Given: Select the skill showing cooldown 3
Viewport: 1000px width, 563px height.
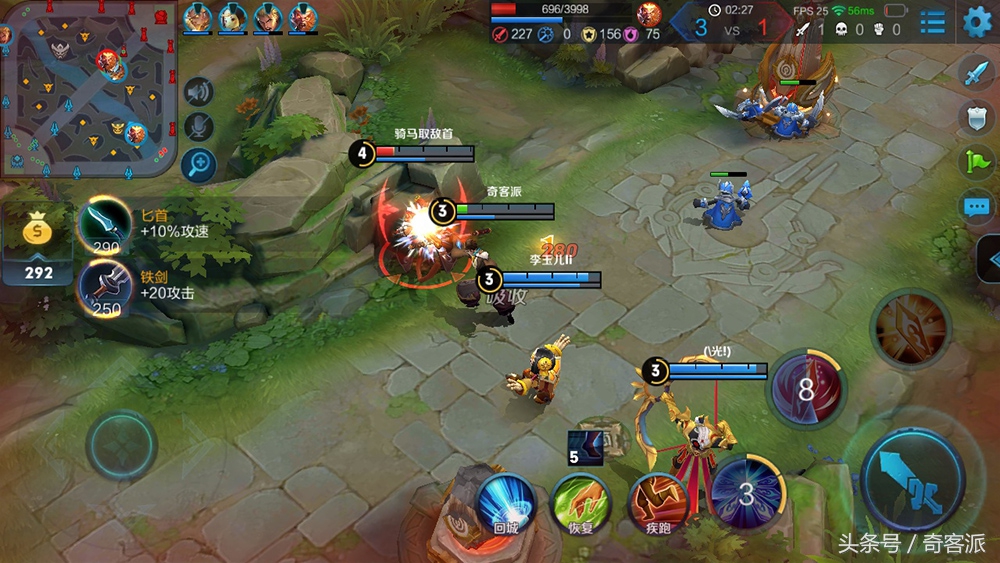Looking at the screenshot, I should (747, 493).
